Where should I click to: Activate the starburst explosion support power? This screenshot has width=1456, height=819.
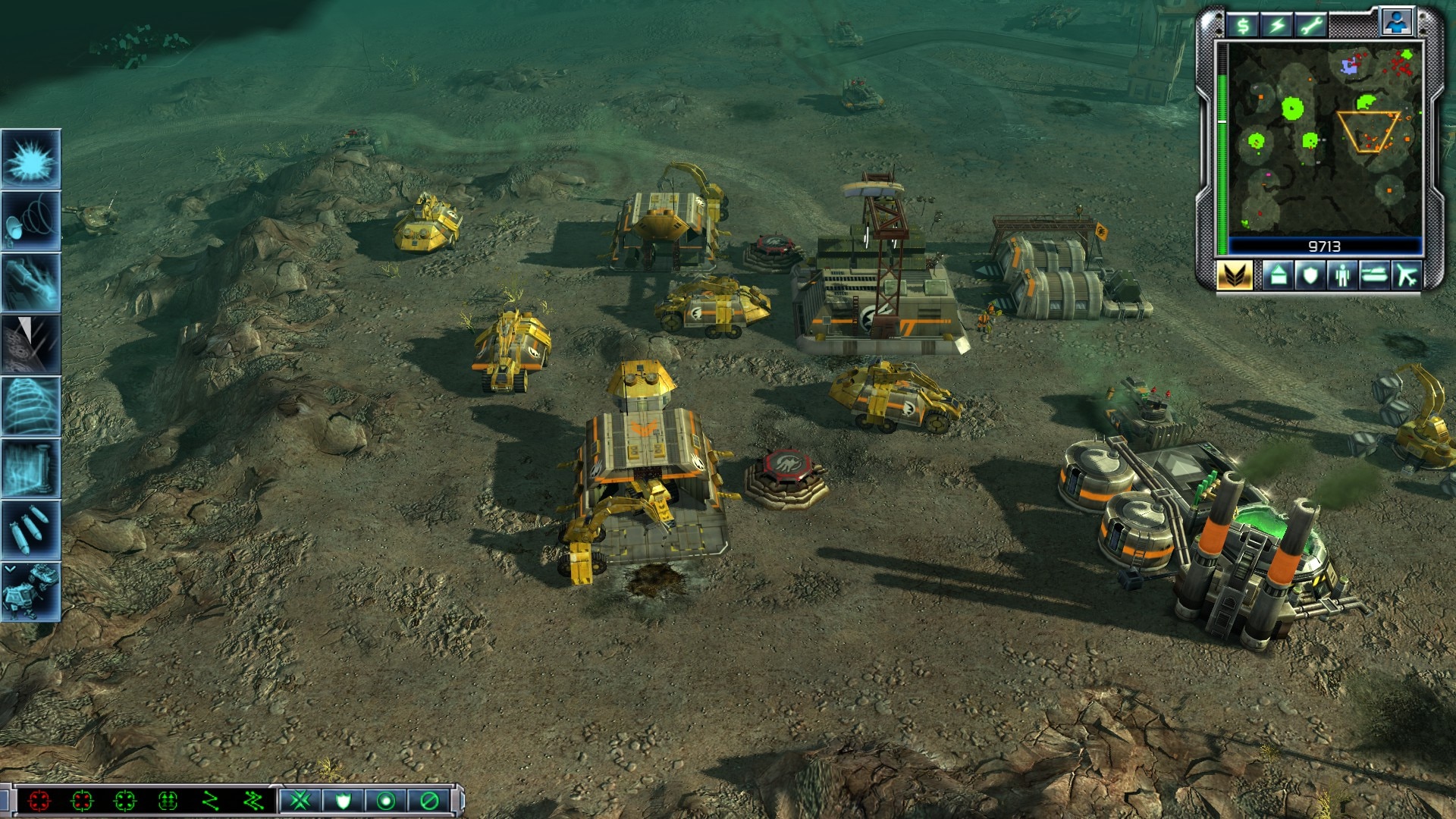(x=31, y=159)
